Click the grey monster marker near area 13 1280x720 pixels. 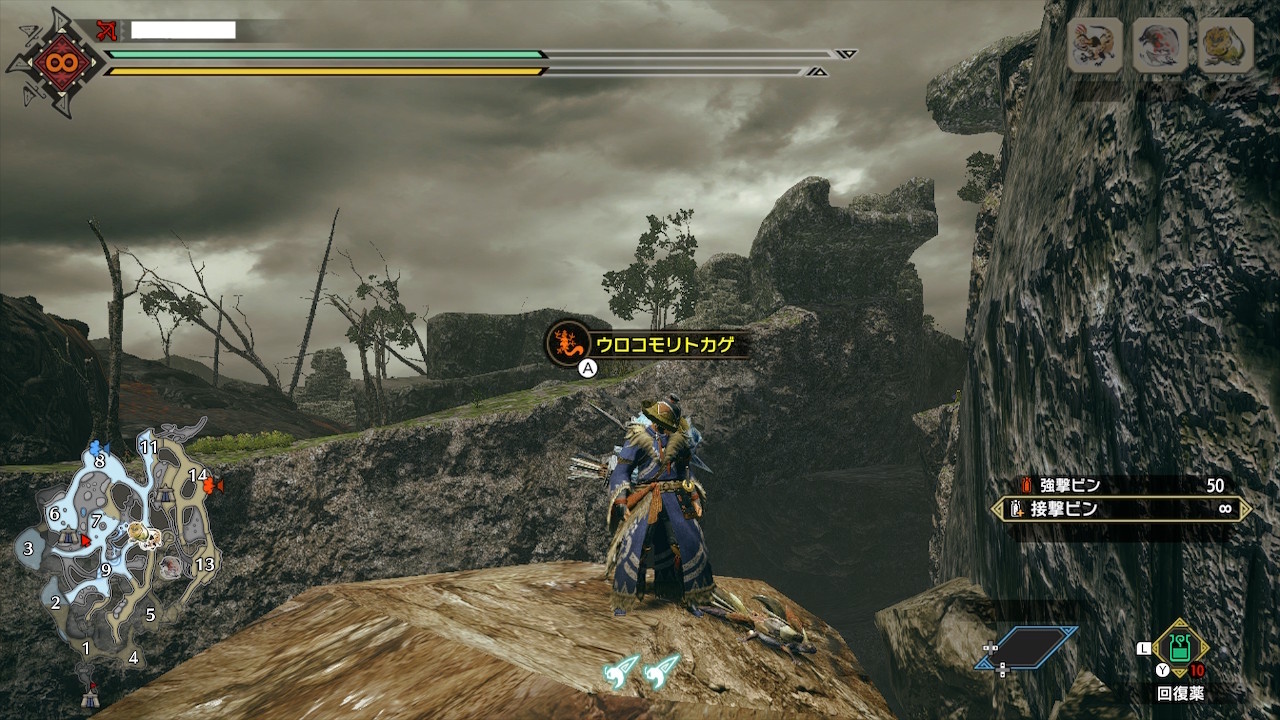(x=171, y=566)
